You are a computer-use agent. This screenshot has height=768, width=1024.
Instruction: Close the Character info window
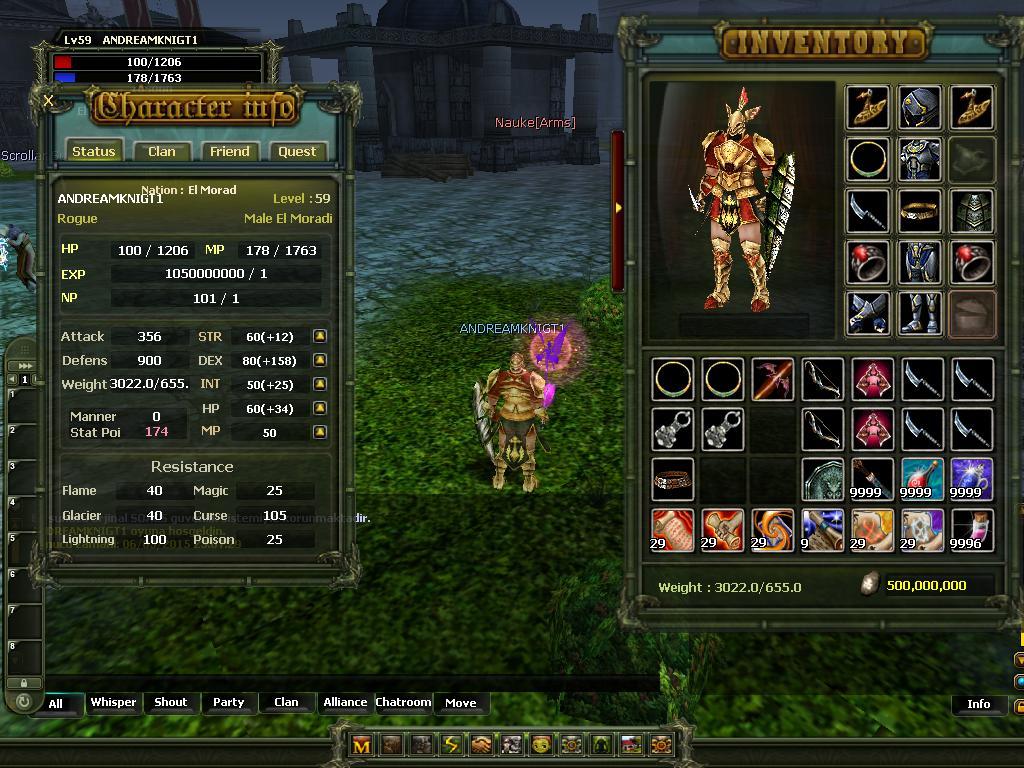[x=49, y=100]
